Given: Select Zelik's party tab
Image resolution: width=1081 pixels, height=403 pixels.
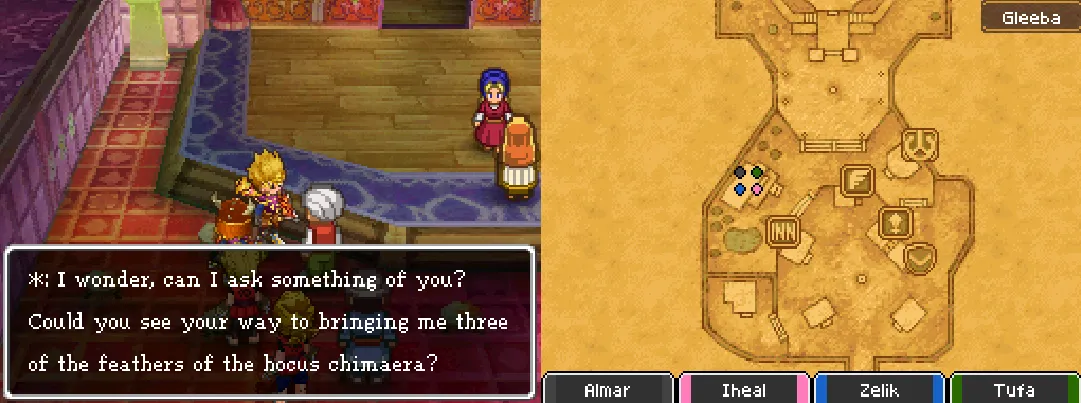Looking at the screenshot, I should pos(879,390).
